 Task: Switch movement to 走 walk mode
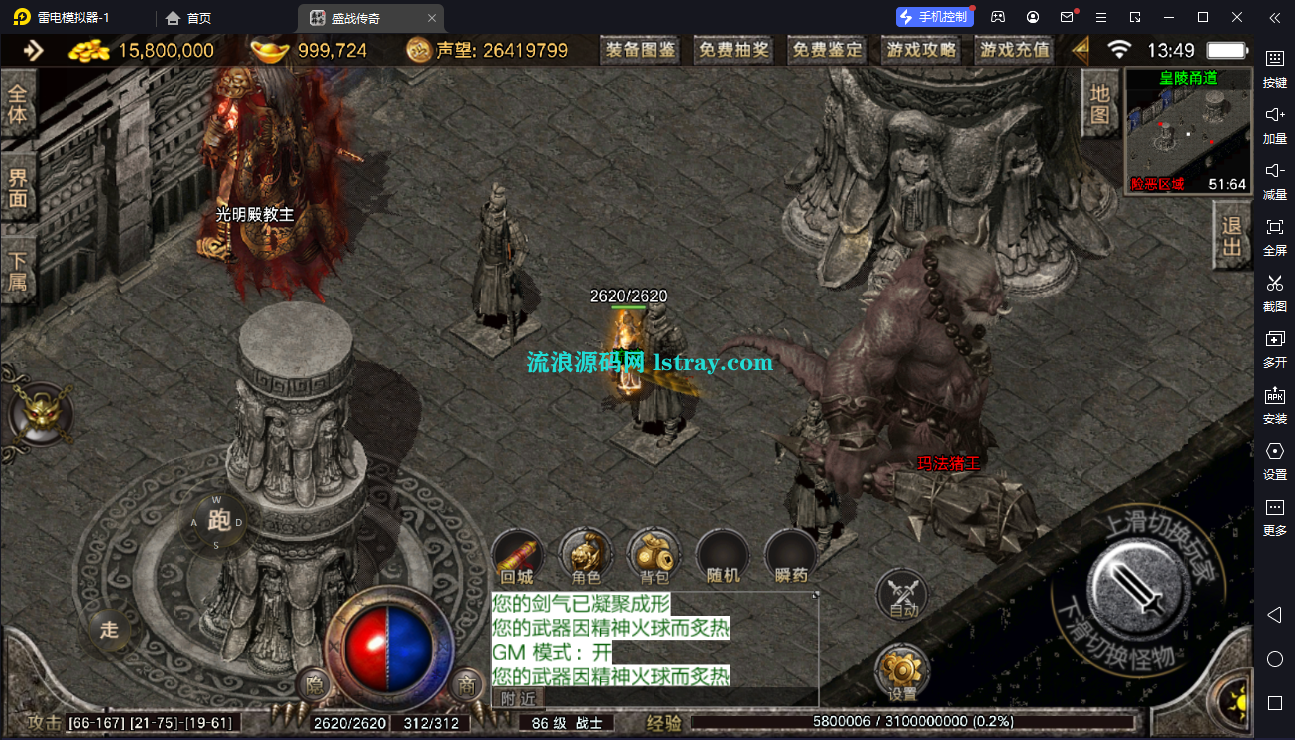pos(109,630)
